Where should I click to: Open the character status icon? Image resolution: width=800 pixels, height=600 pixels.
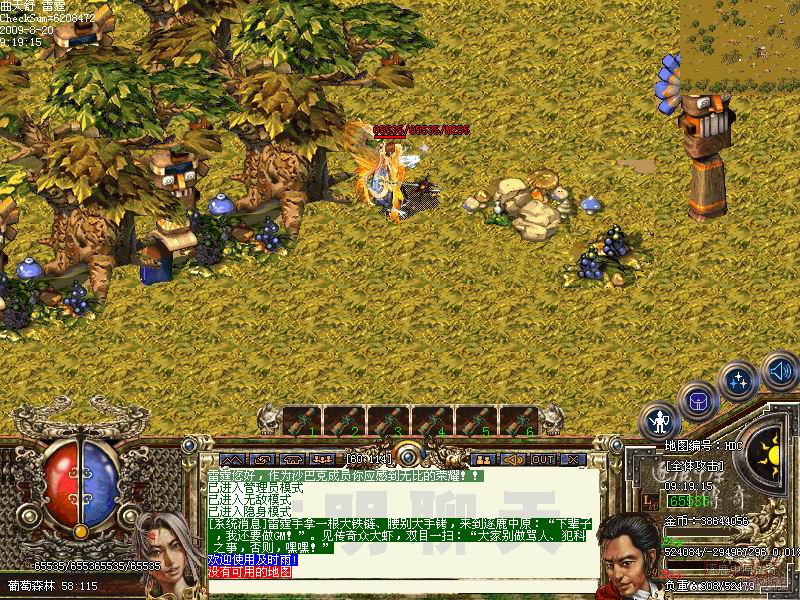pos(660,420)
